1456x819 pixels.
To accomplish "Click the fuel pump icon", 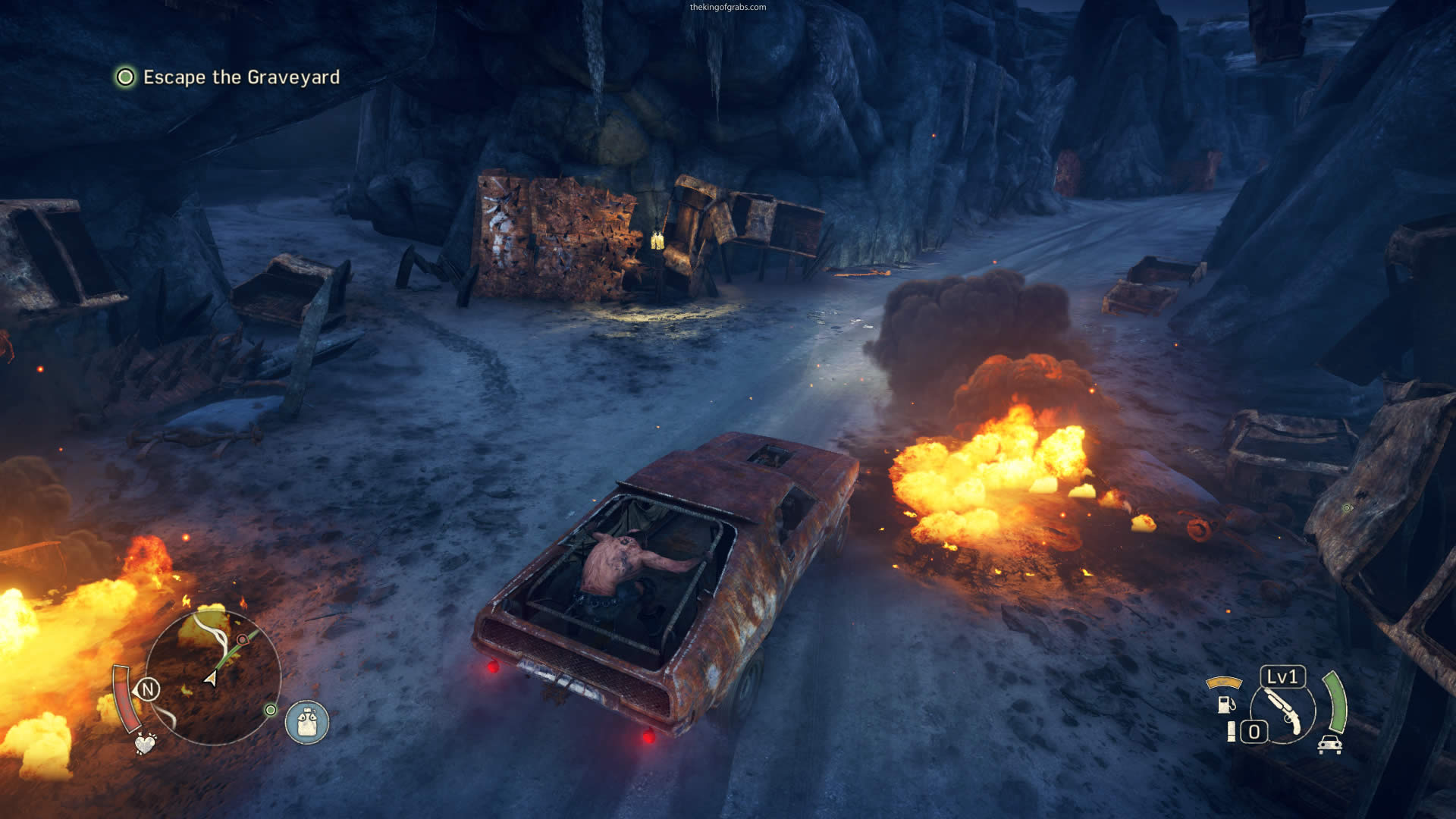I will tap(1225, 704).
